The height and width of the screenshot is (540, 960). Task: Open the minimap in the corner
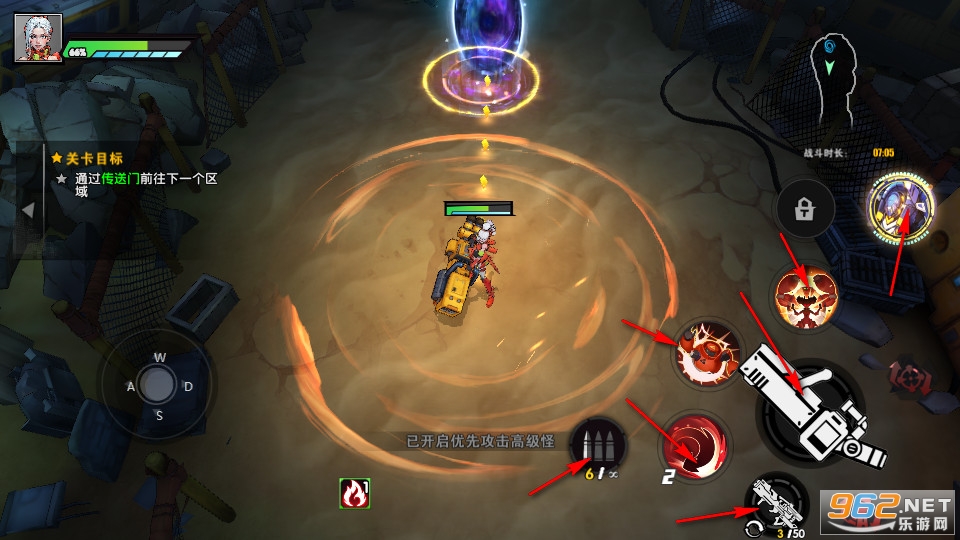(833, 82)
